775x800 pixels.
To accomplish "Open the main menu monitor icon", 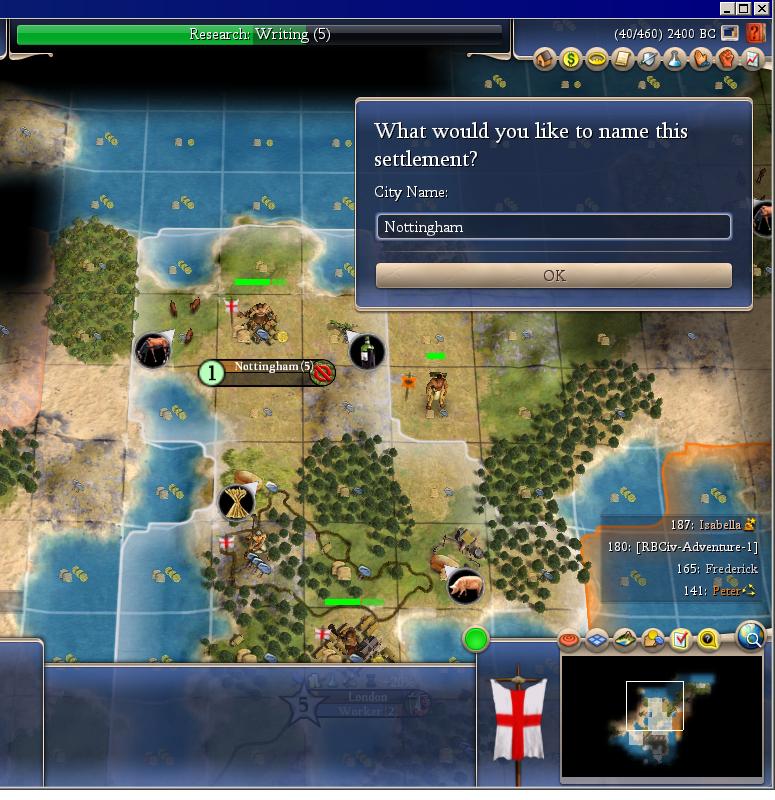I will 730,34.
